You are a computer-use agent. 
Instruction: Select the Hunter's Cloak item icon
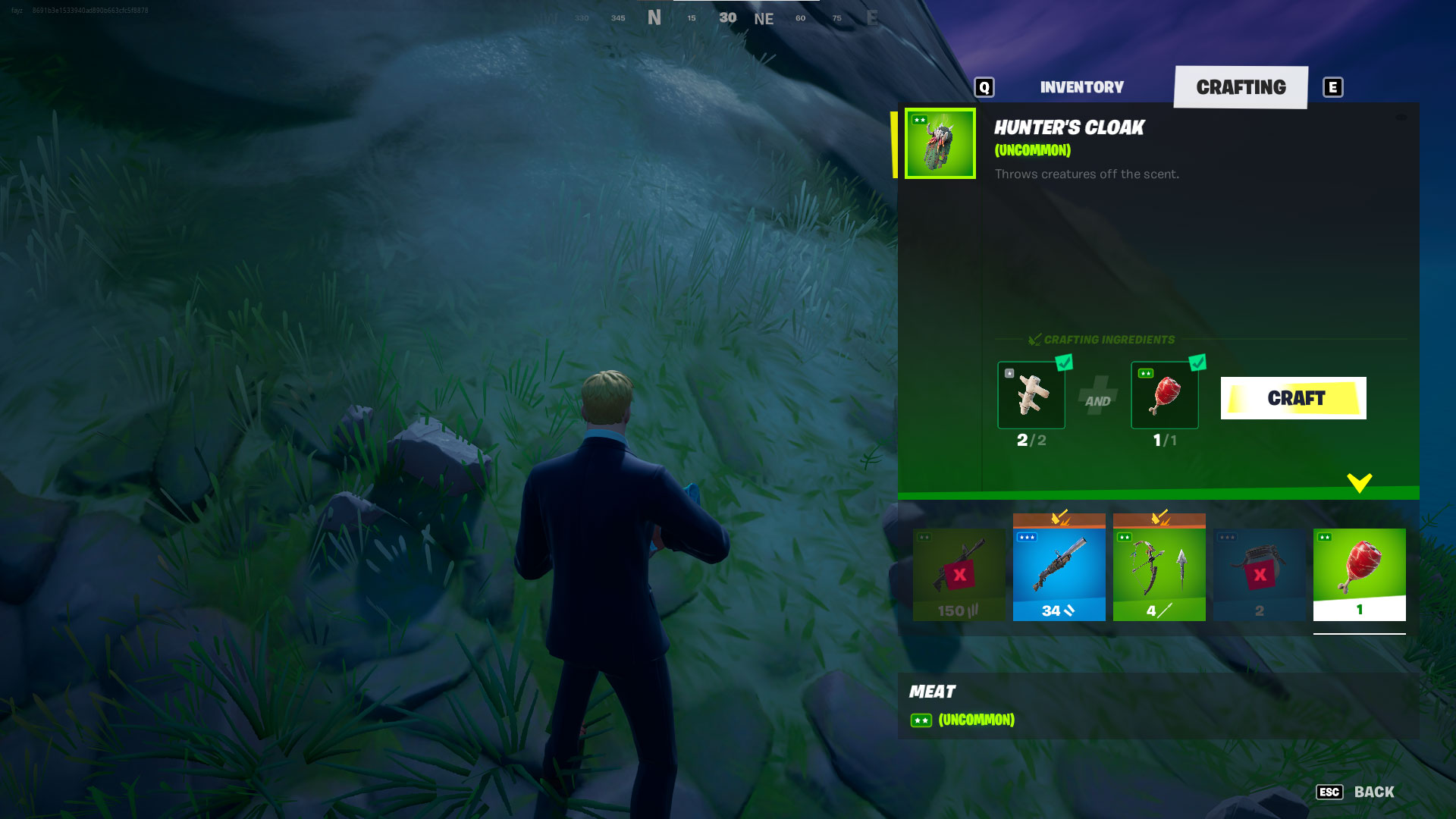[x=940, y=143]
